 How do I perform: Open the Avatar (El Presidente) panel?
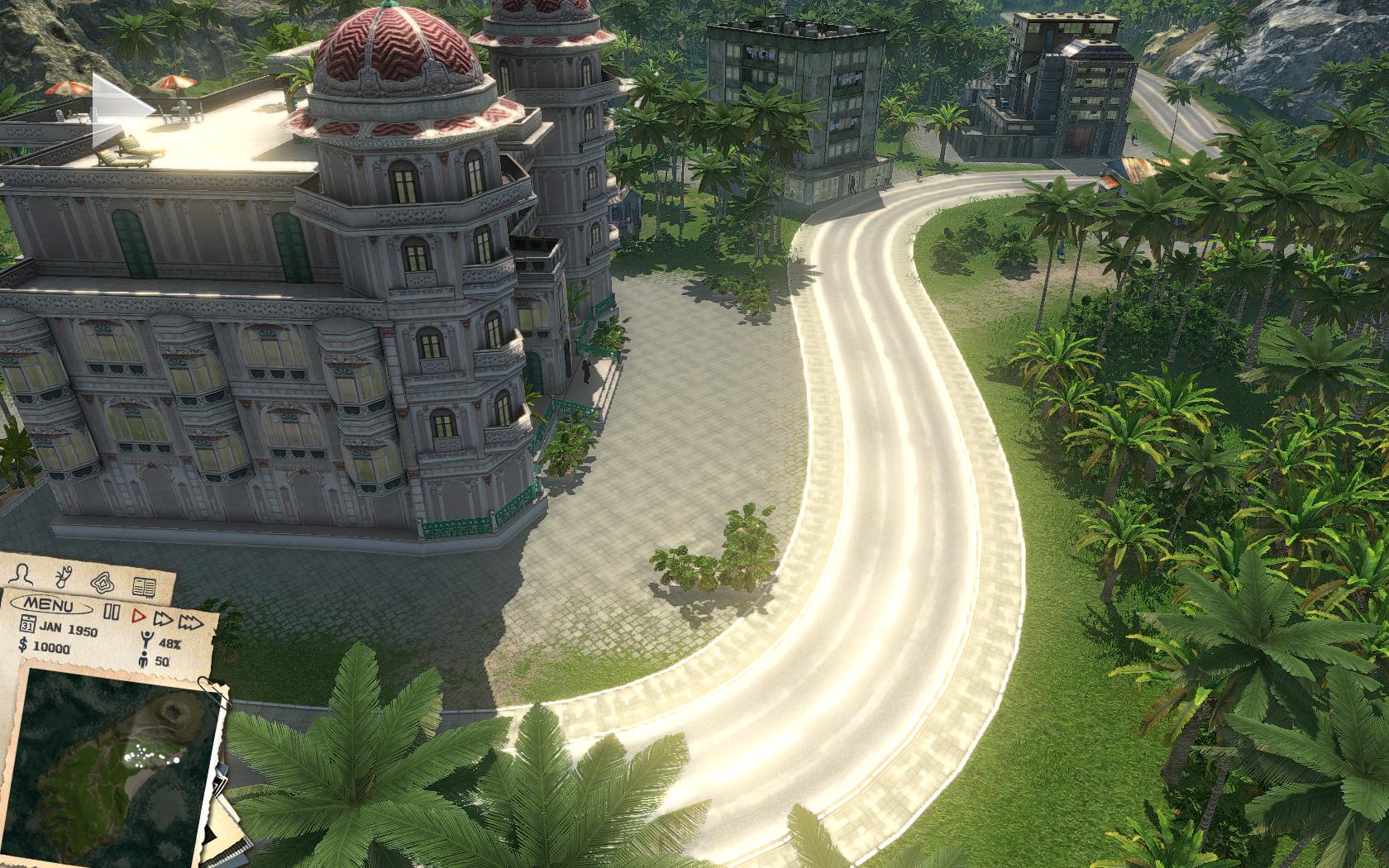point(22,574)
